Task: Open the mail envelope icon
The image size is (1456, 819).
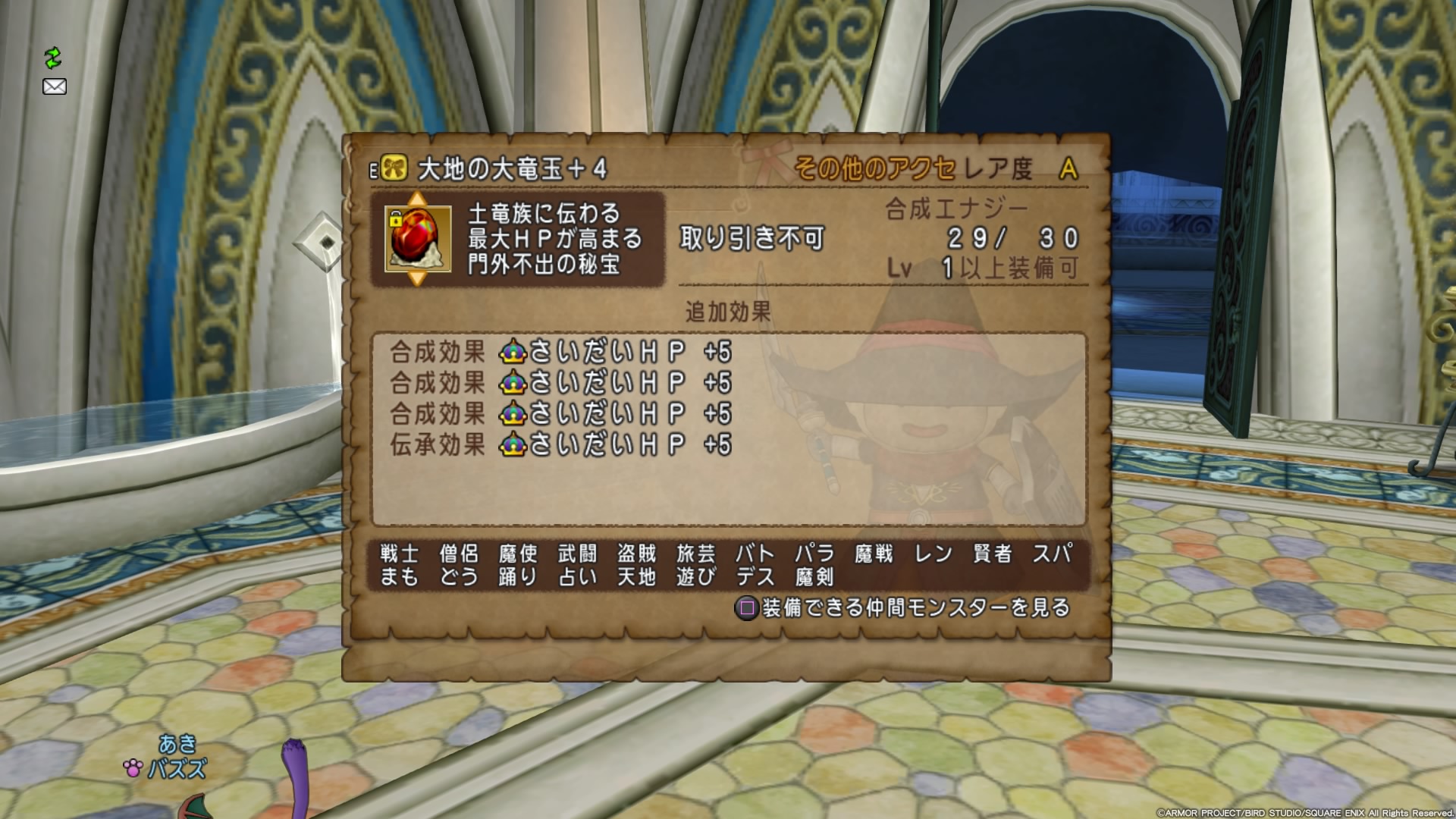Action: tap(54, 86)
